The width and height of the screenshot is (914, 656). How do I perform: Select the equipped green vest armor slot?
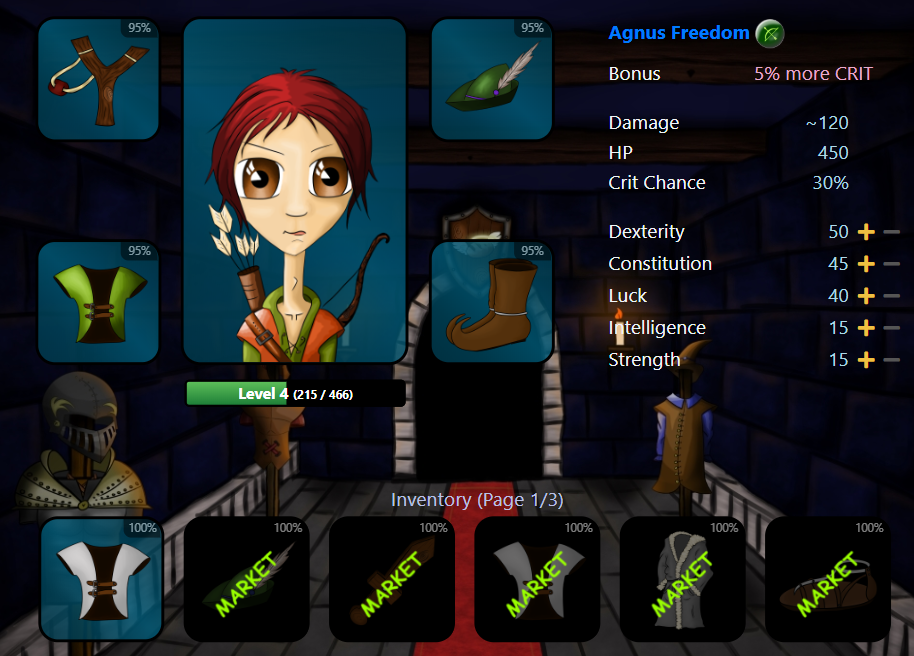(98, 302)
